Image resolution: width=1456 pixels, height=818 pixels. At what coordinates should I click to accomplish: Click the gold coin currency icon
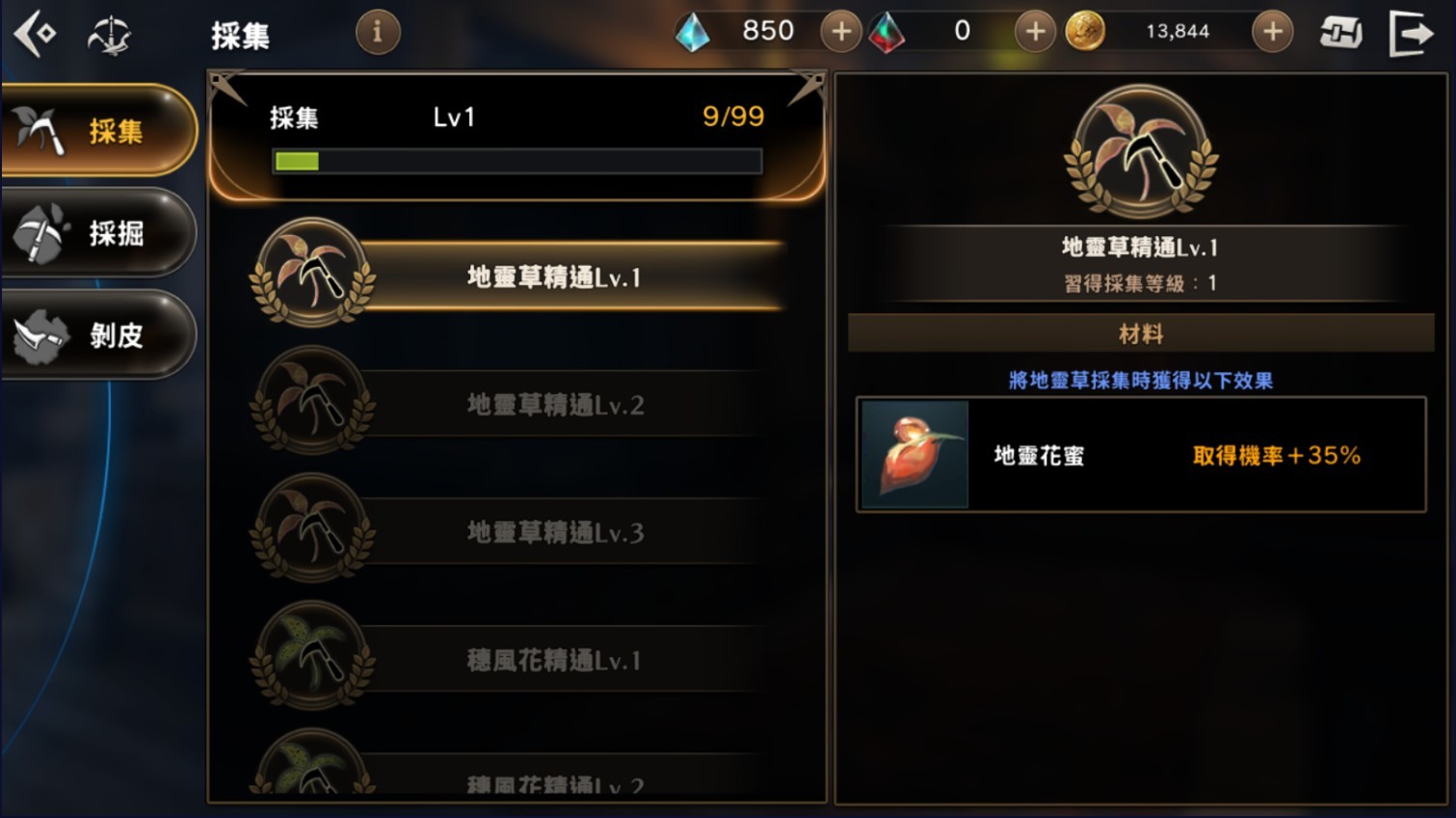click(x=1087, y=31)
